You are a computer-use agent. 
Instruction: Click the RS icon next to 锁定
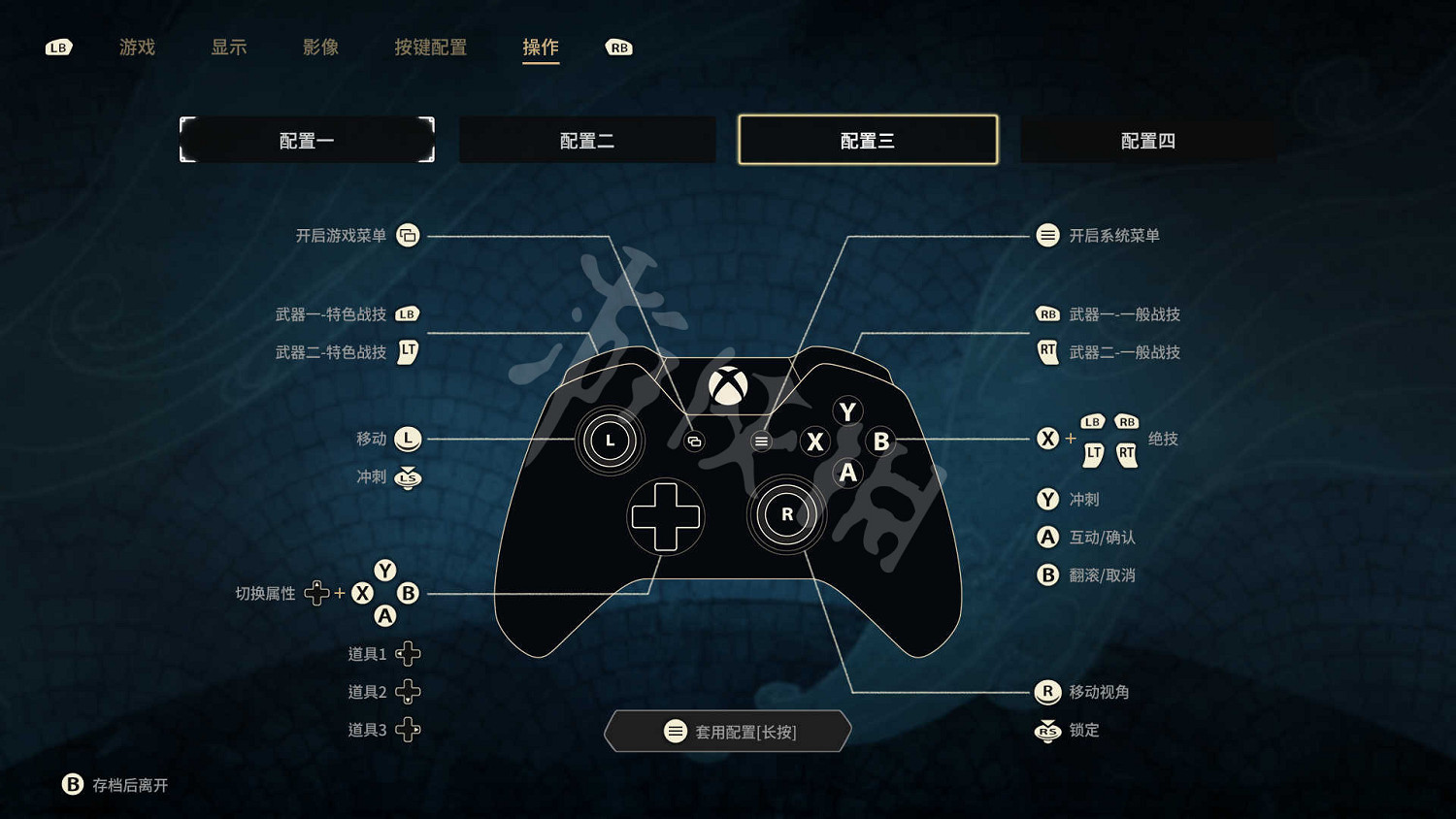(1047, 731)
